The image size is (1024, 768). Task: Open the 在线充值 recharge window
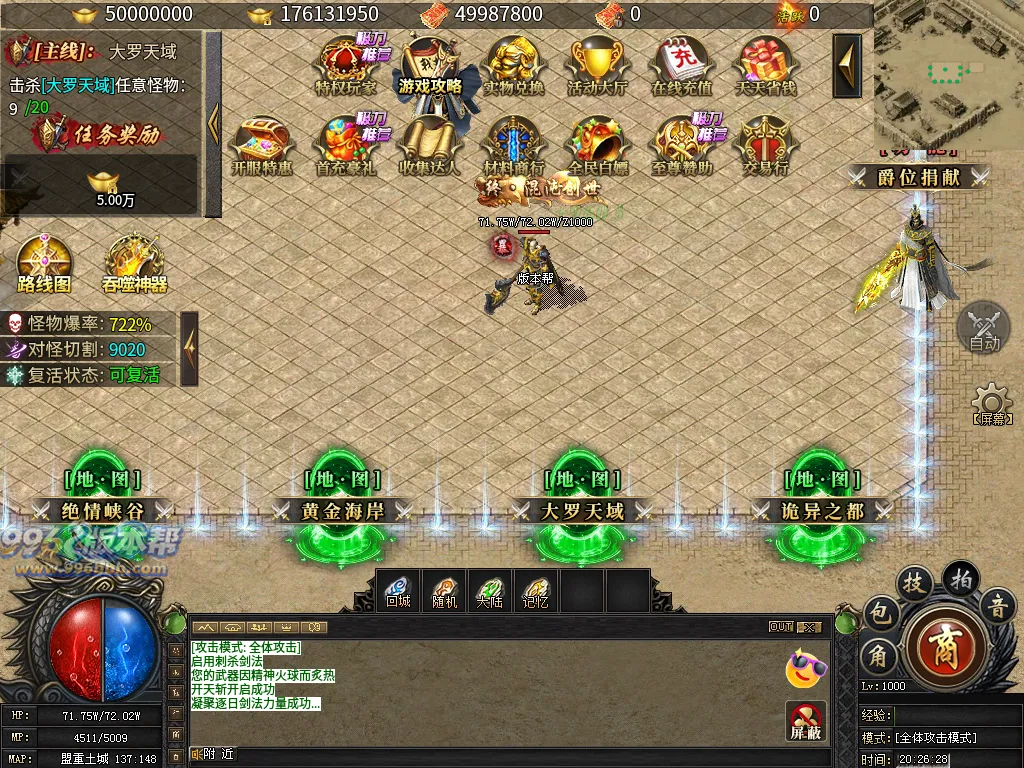682,66
